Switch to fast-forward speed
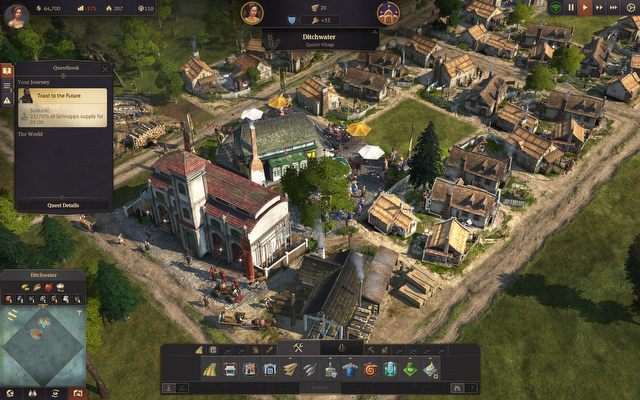This screenshot has height=400, width=640. coord(600,7)
